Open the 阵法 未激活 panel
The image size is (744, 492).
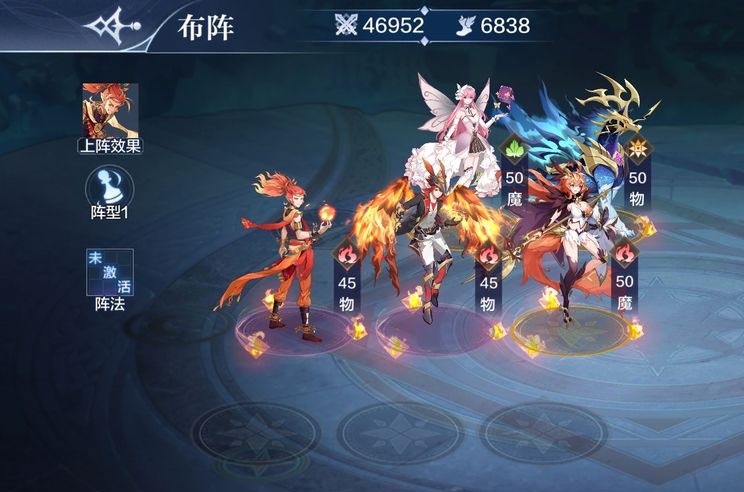pyautogui.click(x=110, y=272)
